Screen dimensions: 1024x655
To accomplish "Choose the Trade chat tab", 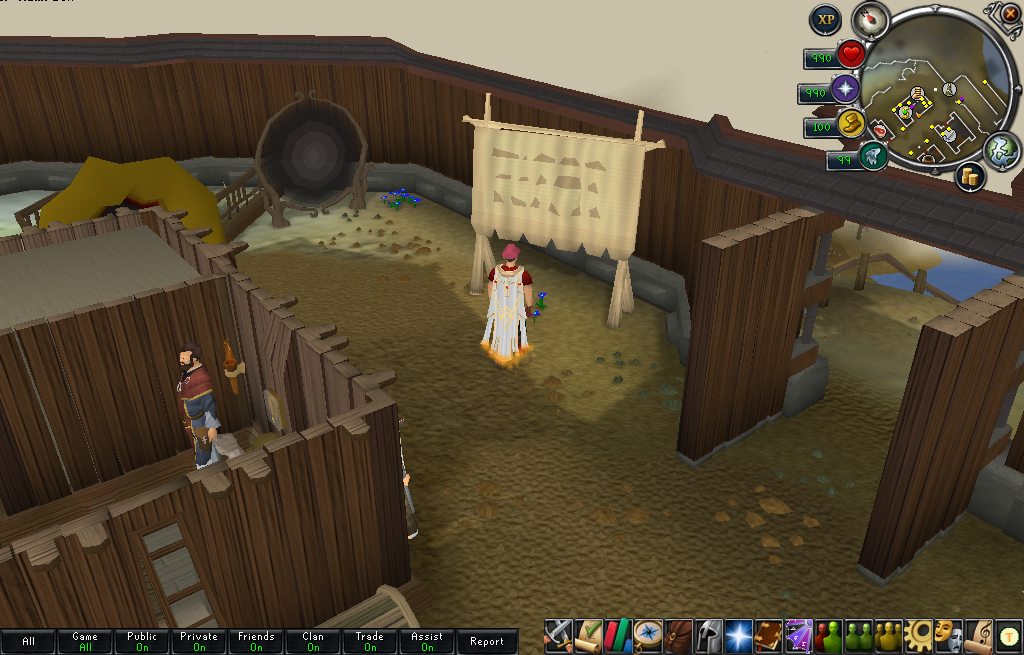I will pos(370,641).
